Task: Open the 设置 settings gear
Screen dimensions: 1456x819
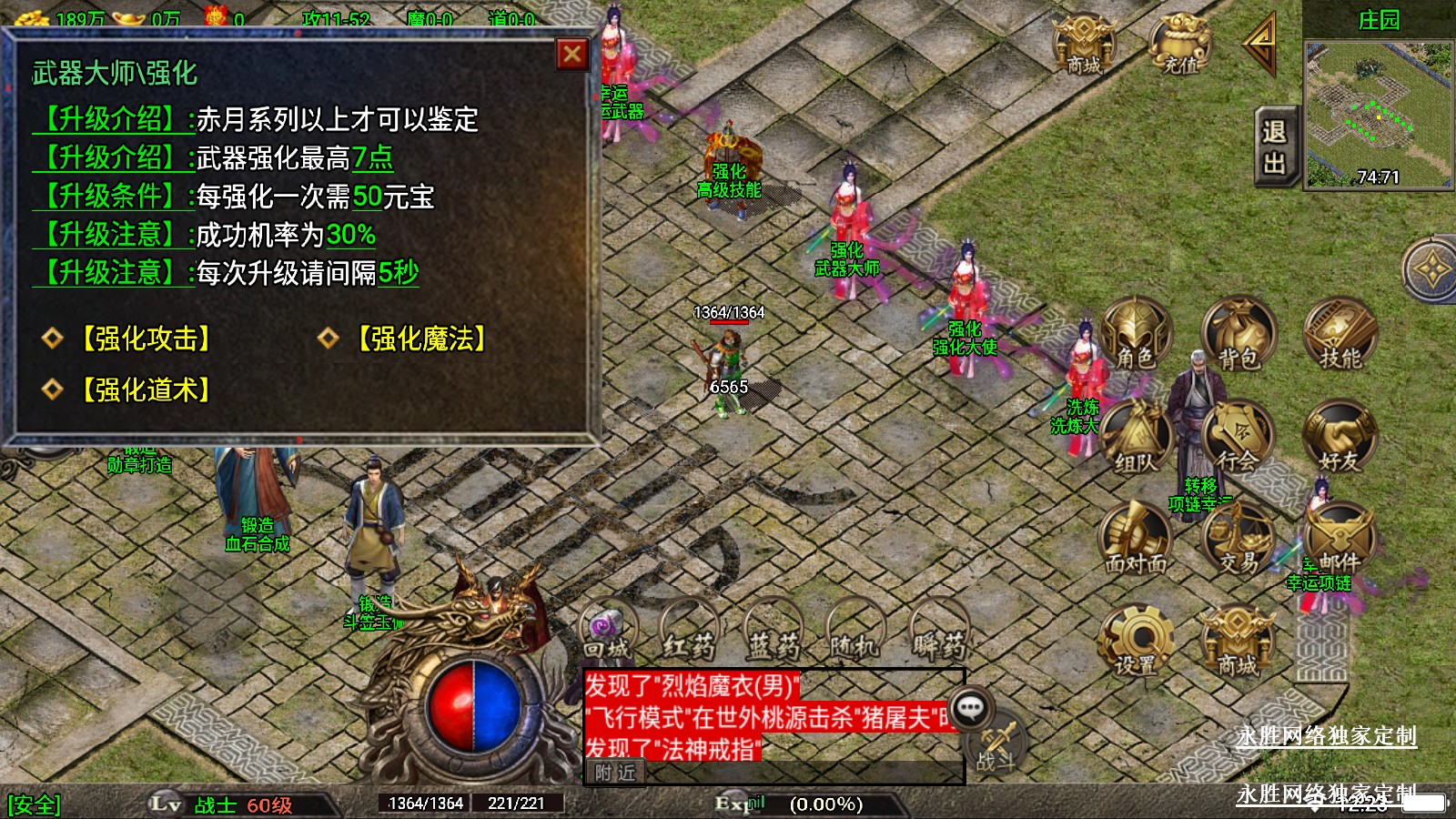Action: tap(1135, 643)
